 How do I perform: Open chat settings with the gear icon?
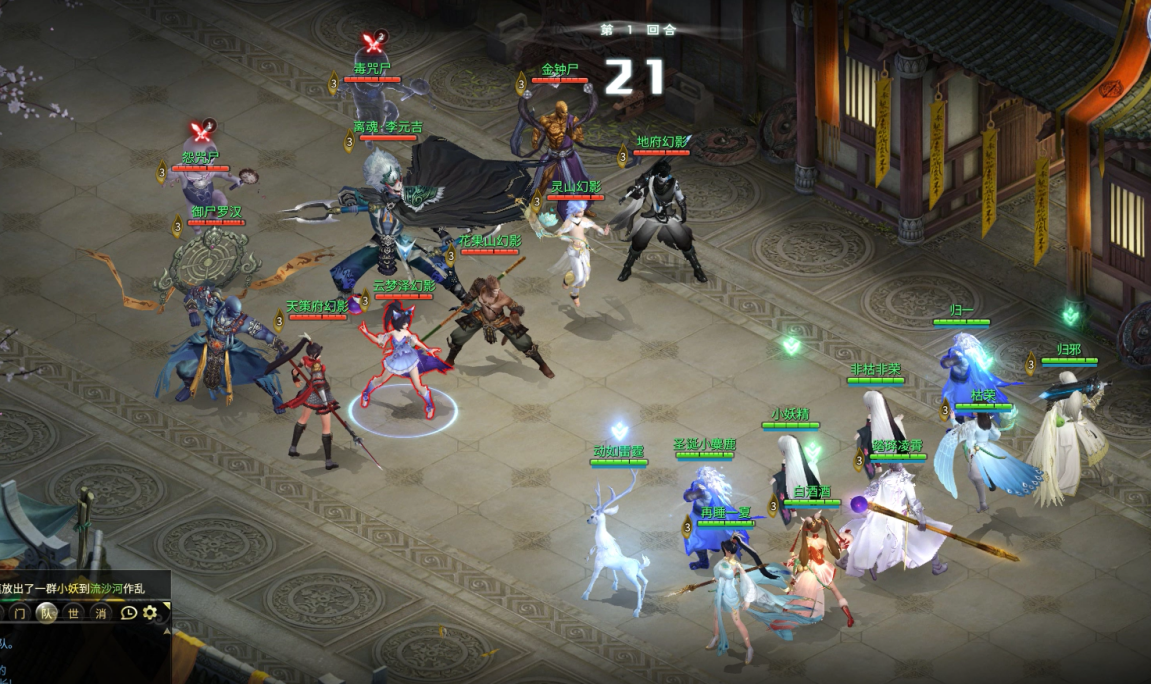151,613
